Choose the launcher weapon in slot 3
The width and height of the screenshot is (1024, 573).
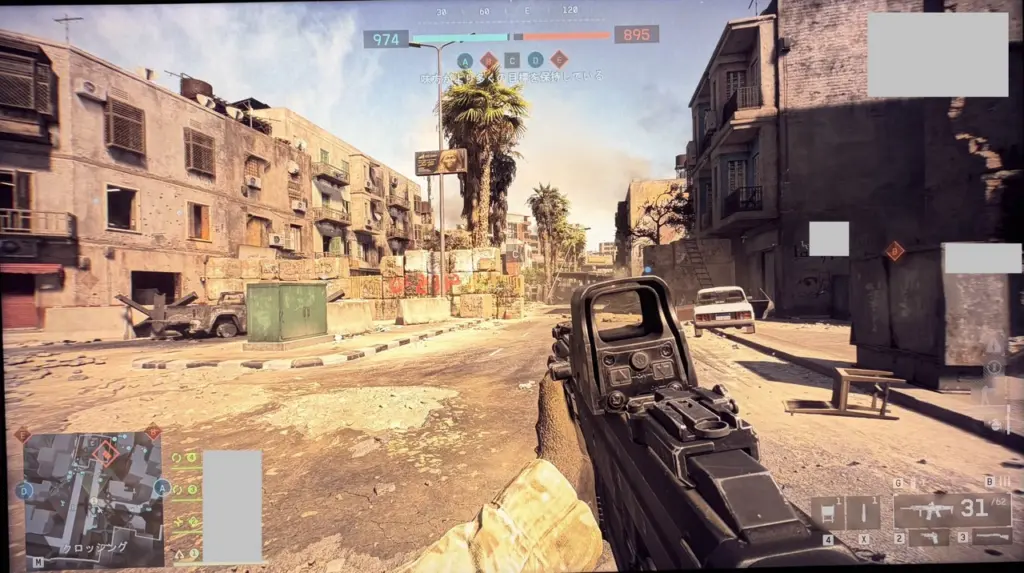(x=992, y=538)
